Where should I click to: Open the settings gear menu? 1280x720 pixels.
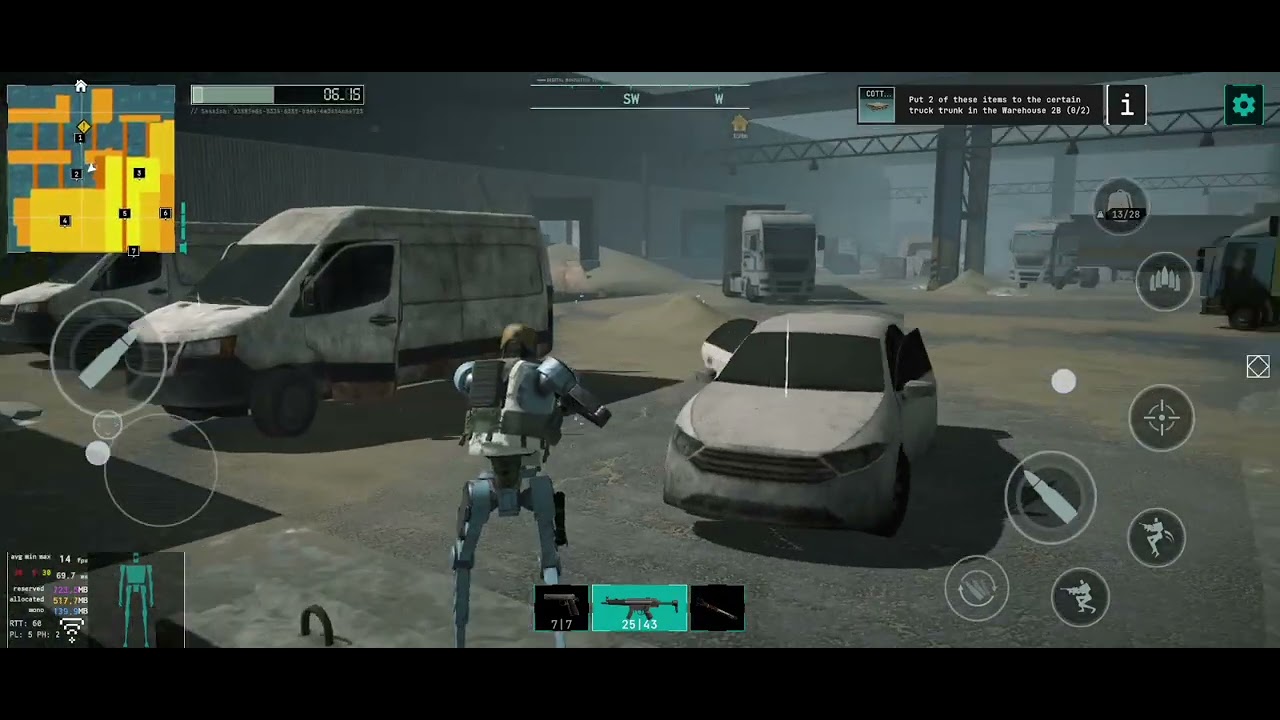click(x=1243, y=105)
